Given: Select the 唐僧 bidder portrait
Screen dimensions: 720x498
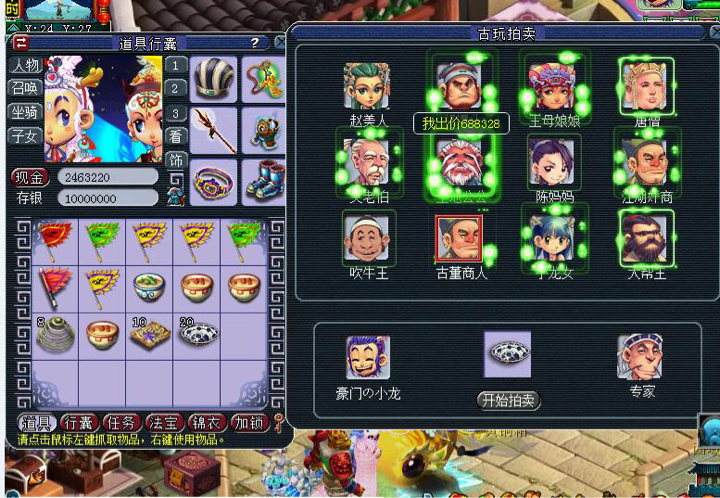Looking at the screenshot, I should click(x=646, y=85).
